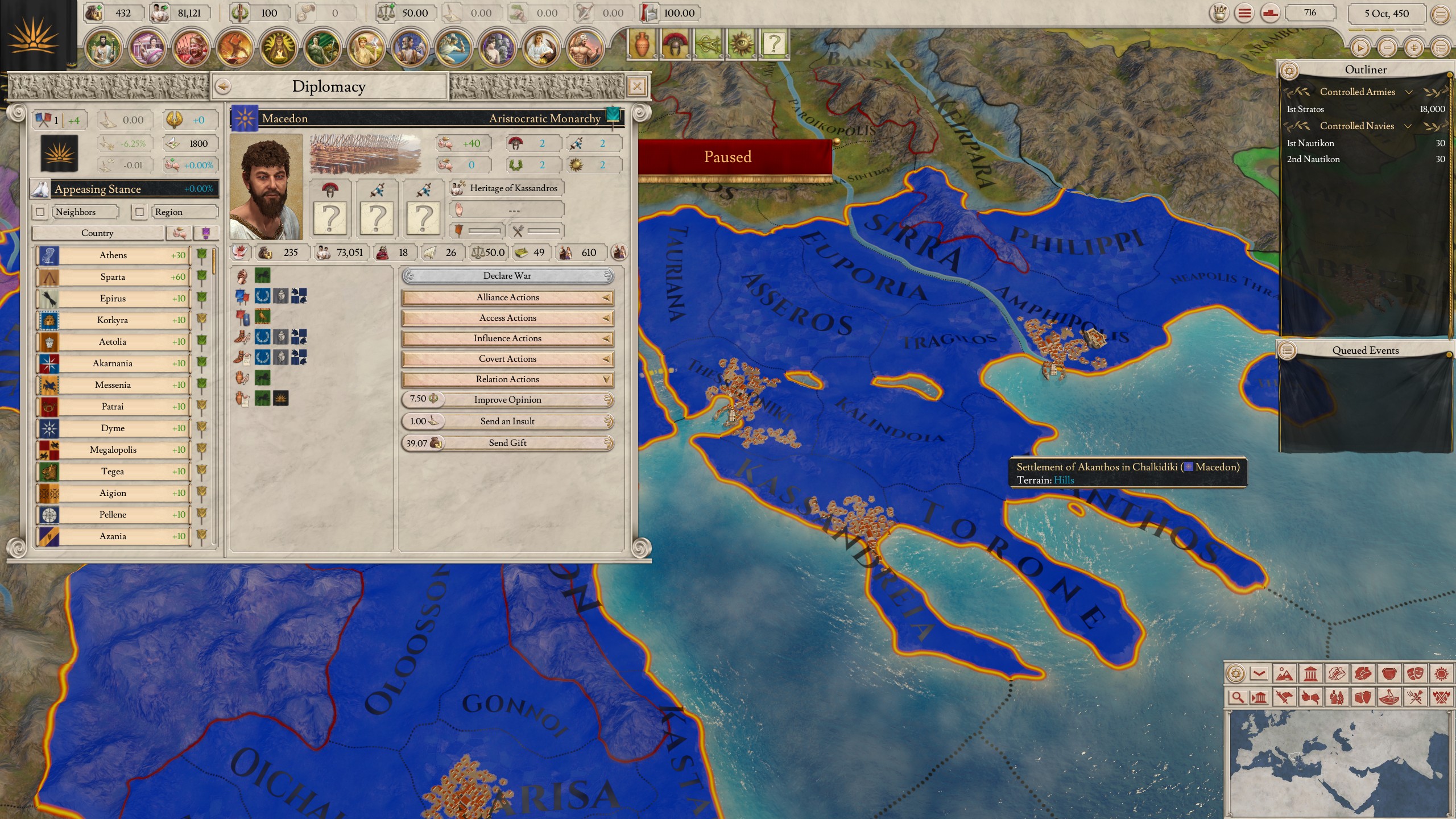Open the Alliance Actions menu
The height and width of the screenshot is (819, 1456).
click(x=507, y=297)
